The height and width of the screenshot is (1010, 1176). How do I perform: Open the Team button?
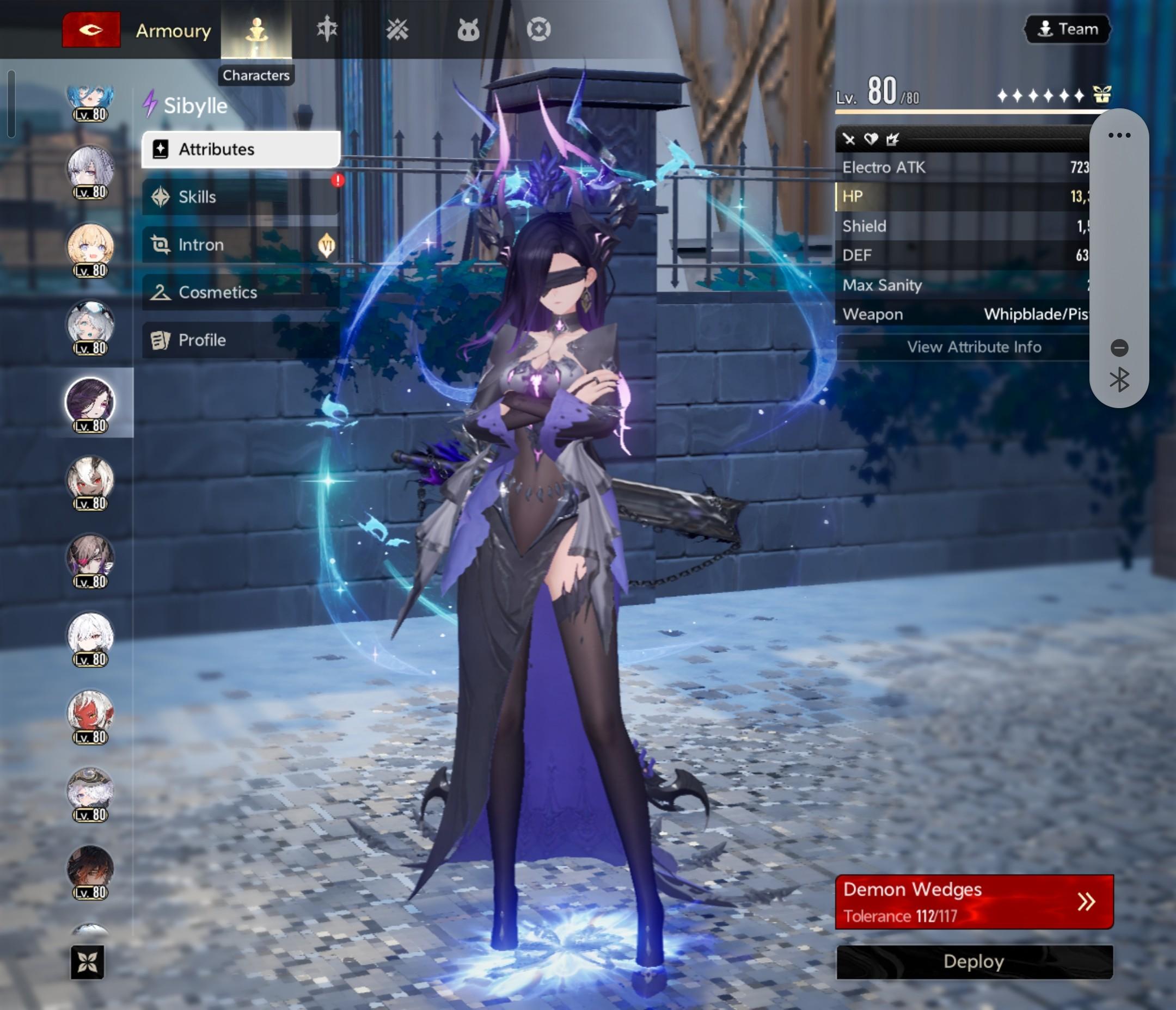1068,29
